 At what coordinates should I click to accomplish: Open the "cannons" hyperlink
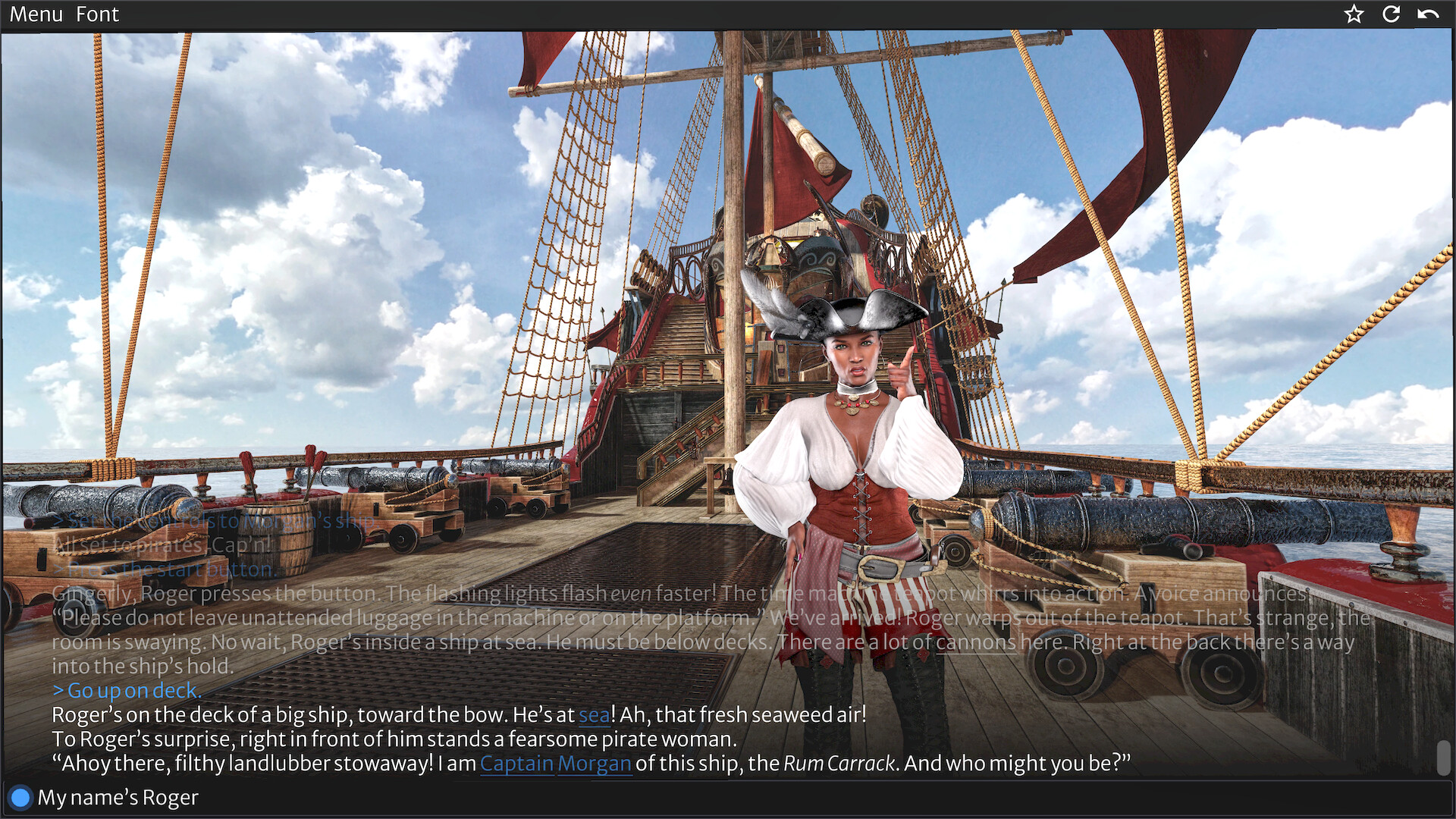pos(977,642)
